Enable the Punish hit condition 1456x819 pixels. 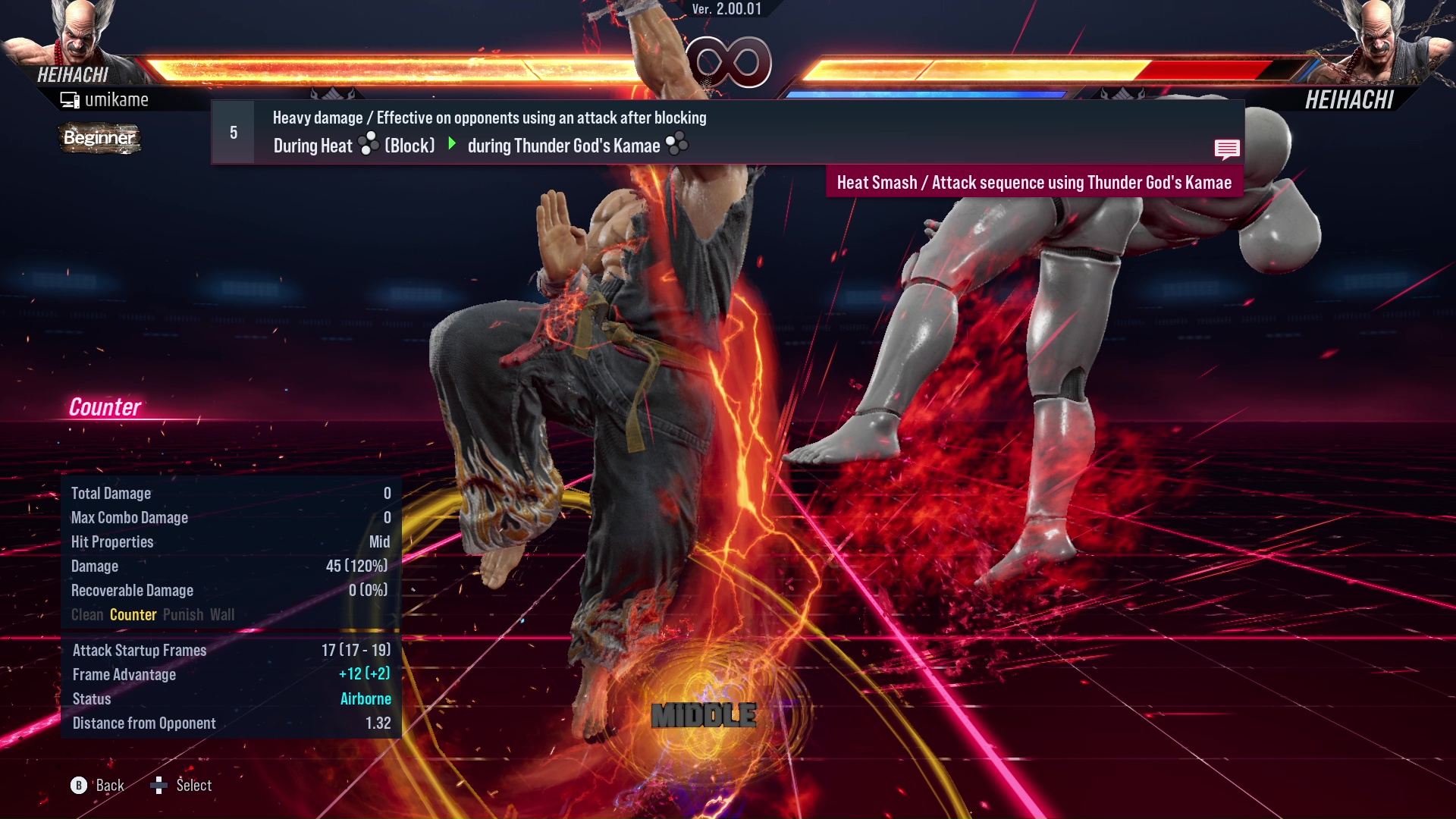tap(183, 614)
